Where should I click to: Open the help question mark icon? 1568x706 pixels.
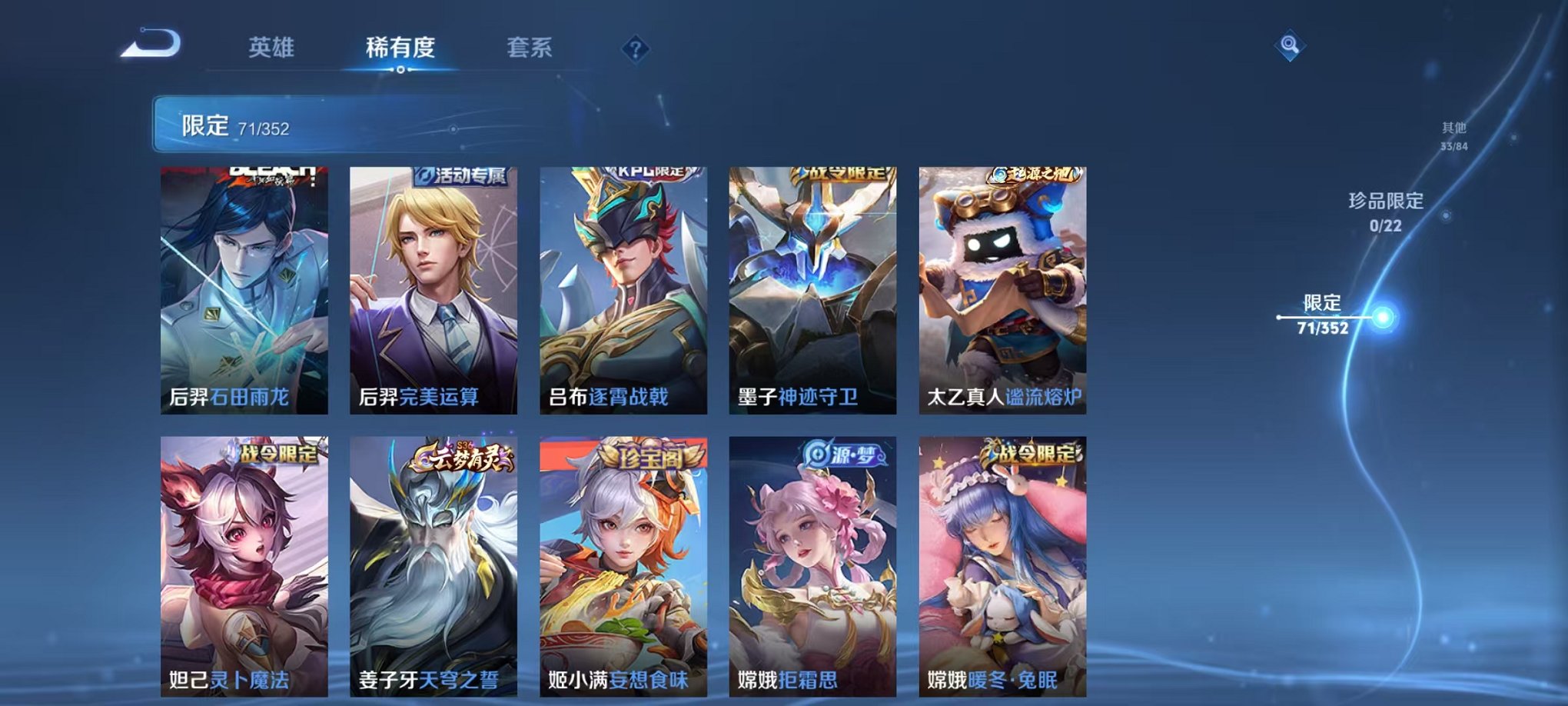[x=635, y=49]
